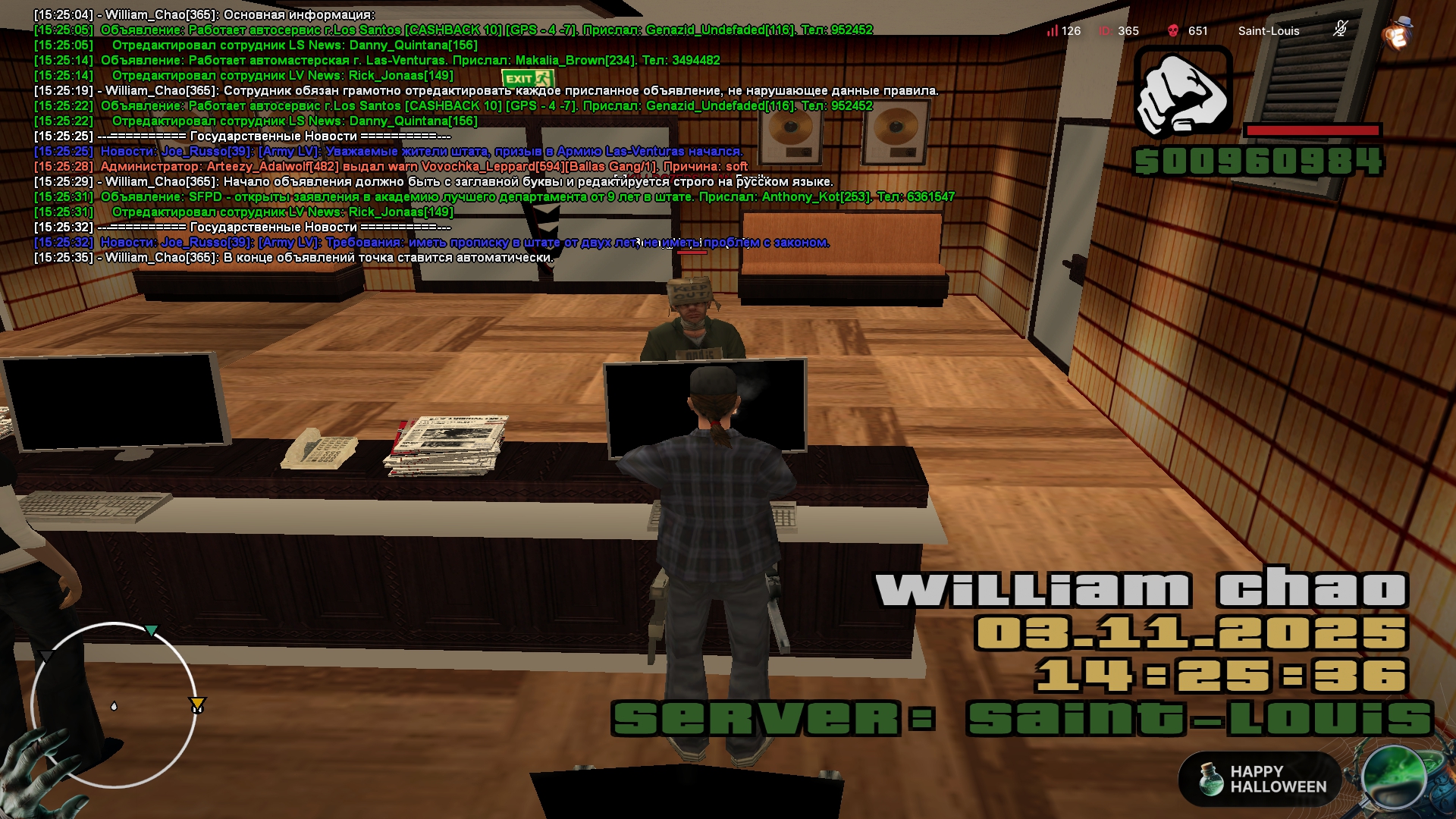Toggle the muted microphone icon

pyautogui.click(x=1340, y=30)
